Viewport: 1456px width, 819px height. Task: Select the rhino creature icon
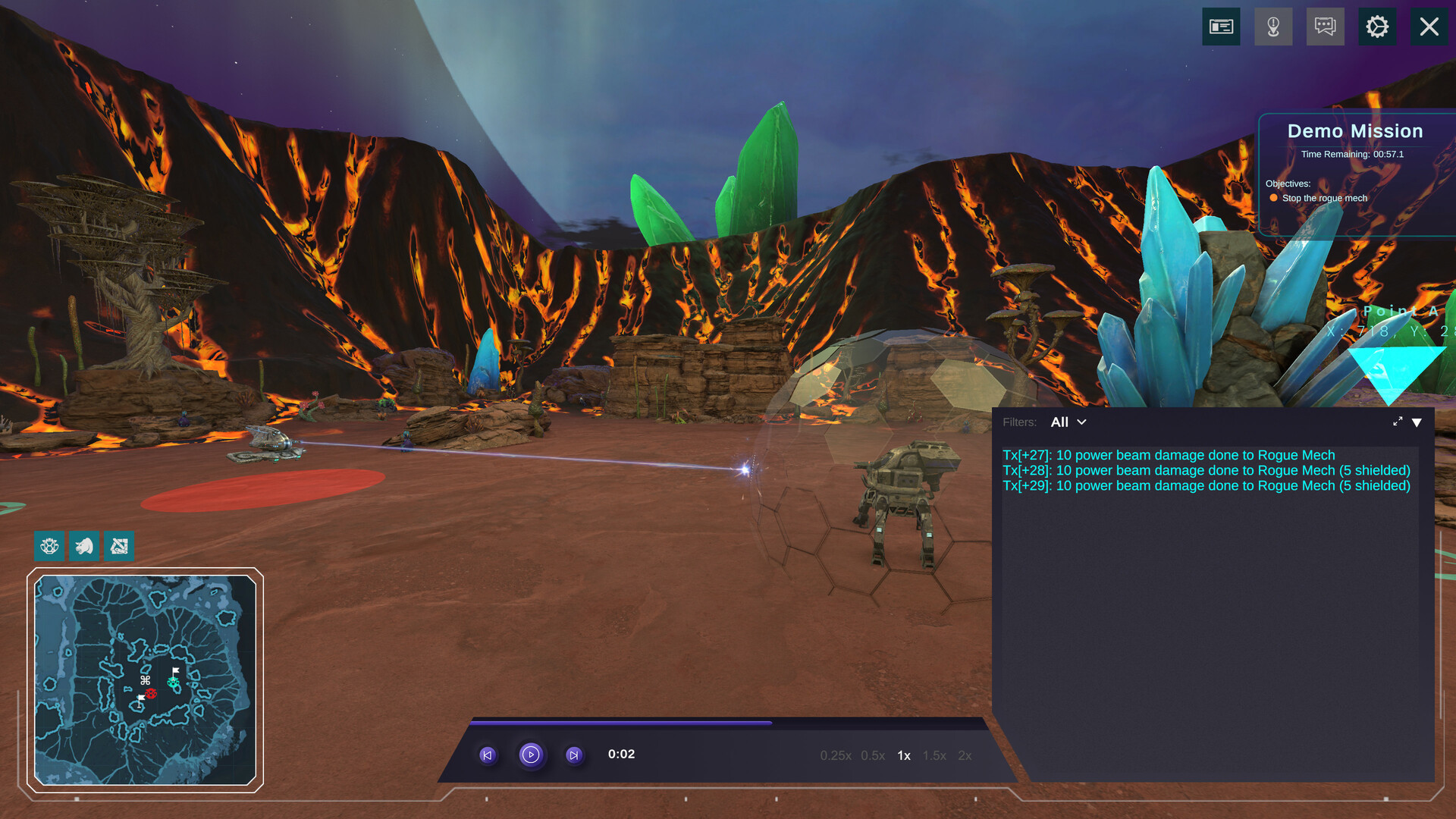pyautogui.click(x=84, y=546)
